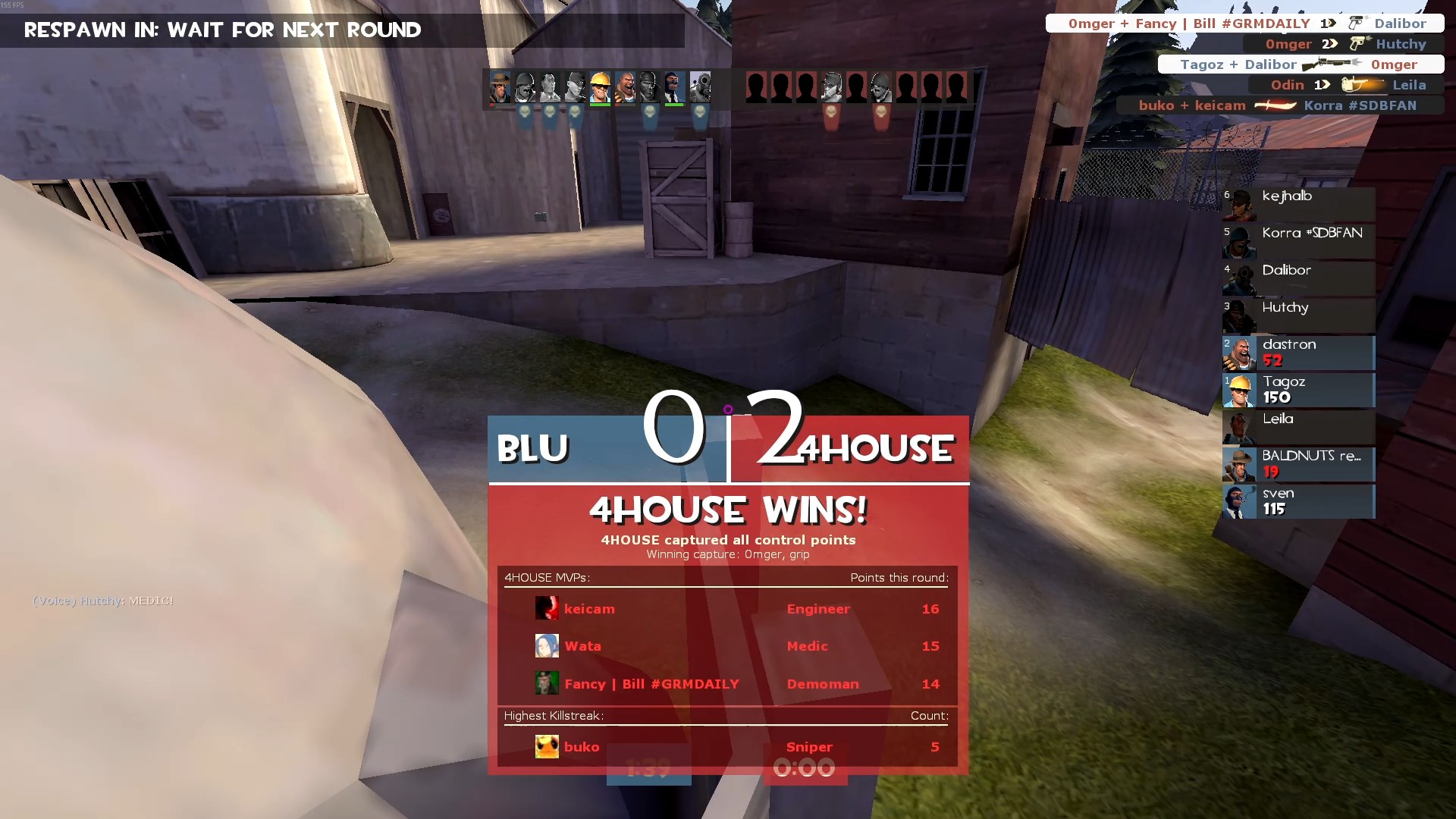Image resolution: width=1456 pixels, height=819 pixels.
Task: Select Korra #SDBFAN in the player list
Action: point(1298,242)
